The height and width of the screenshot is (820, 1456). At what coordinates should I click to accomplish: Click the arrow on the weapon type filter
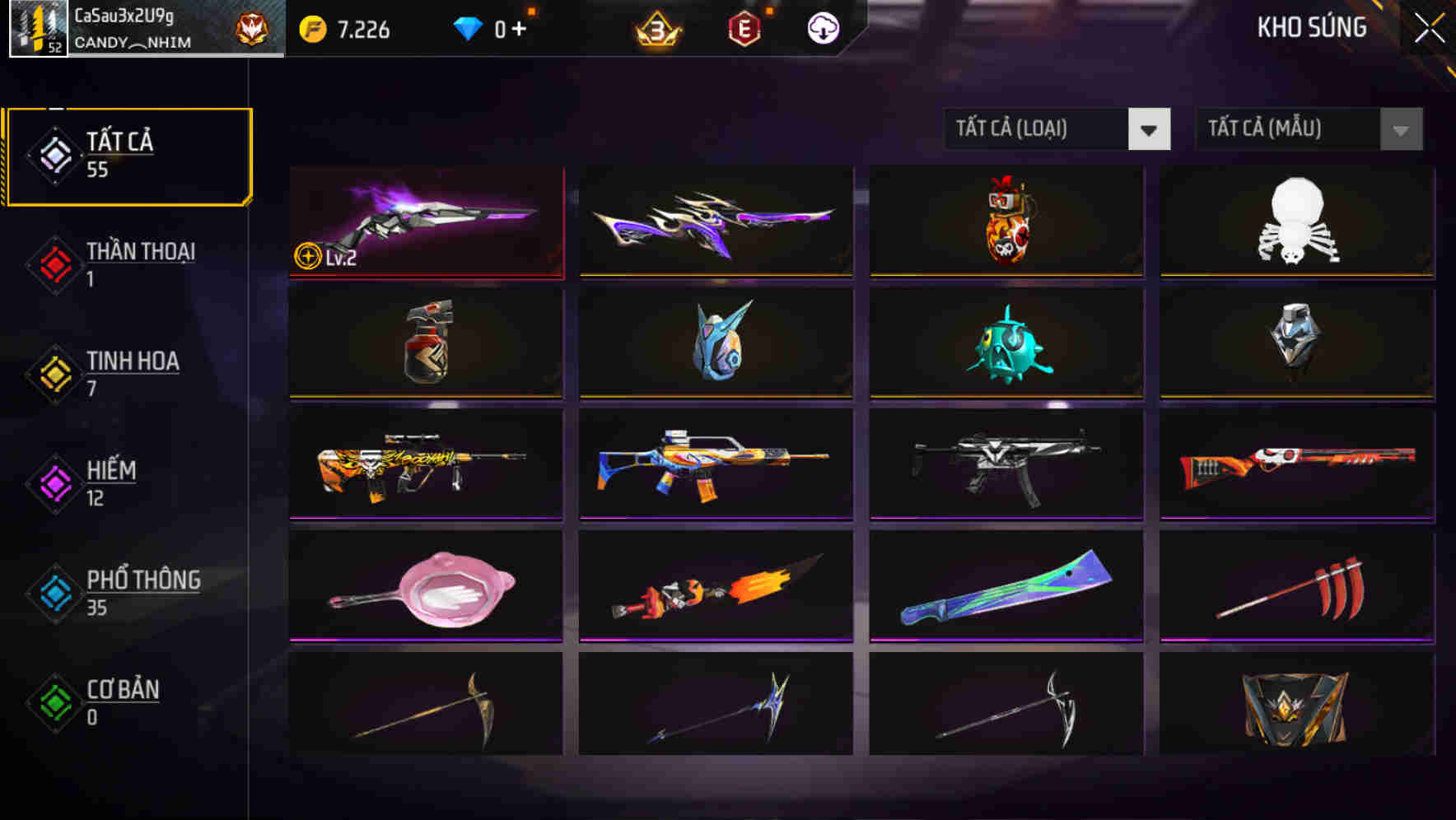click(x=1150, y=130)
